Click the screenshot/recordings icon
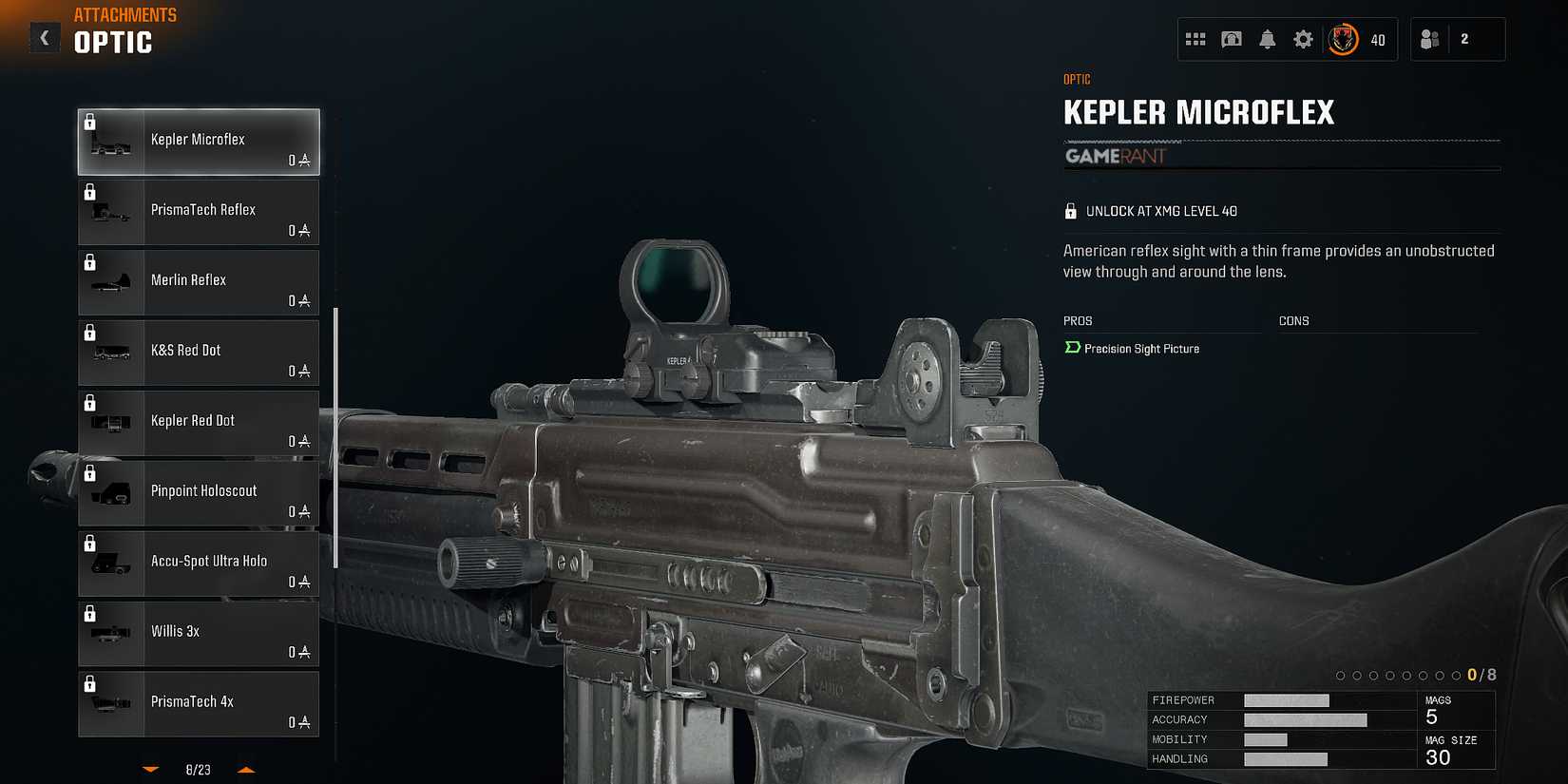The image size is (1568, 784). click(1232, 39)
